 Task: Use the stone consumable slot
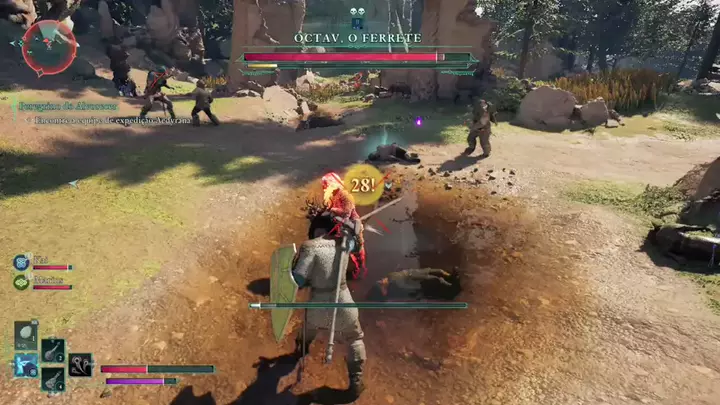(26, 335)
